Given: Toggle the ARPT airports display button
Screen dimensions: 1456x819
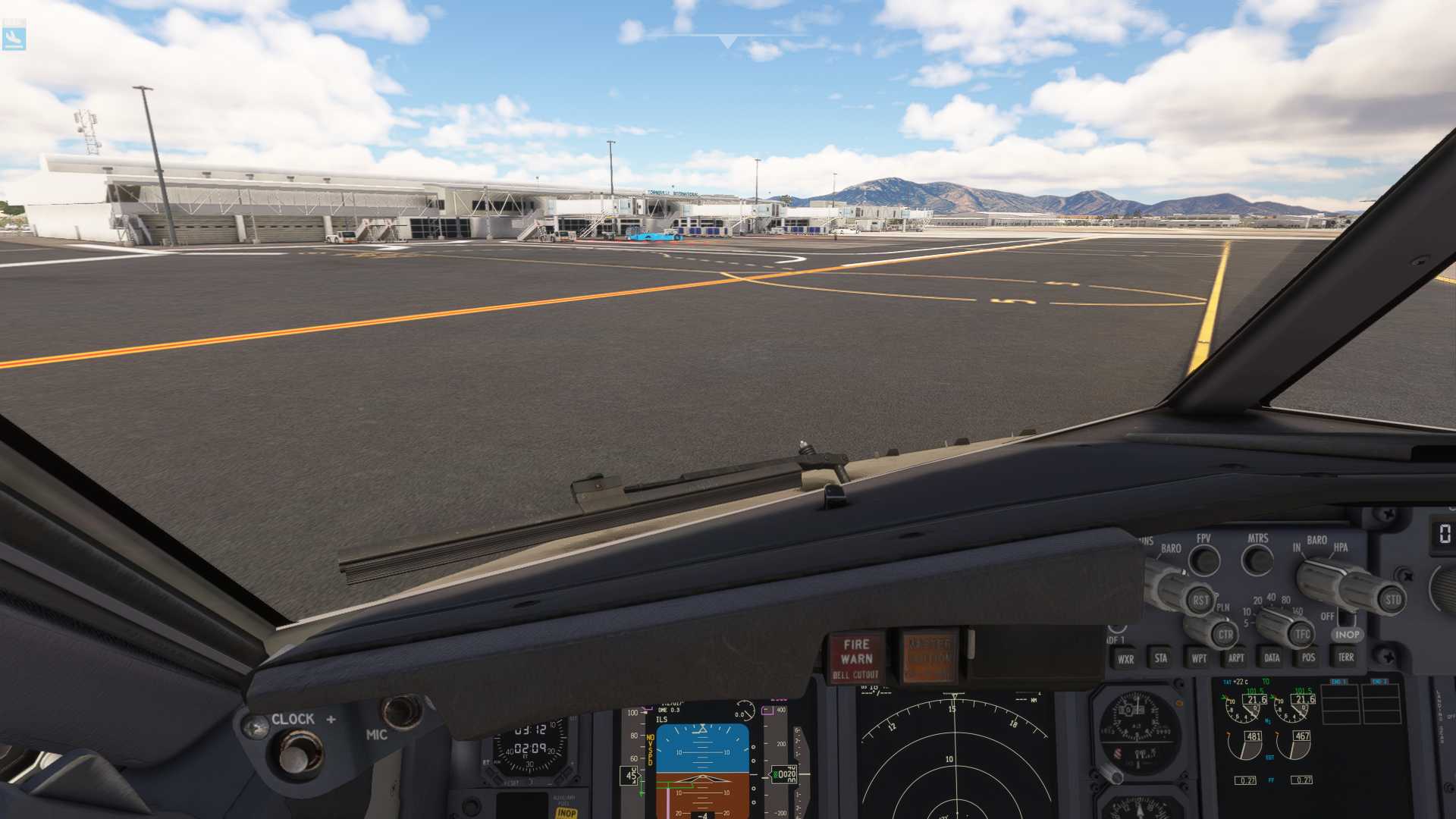Looking at the screenshot, I should click(1235, 658).
